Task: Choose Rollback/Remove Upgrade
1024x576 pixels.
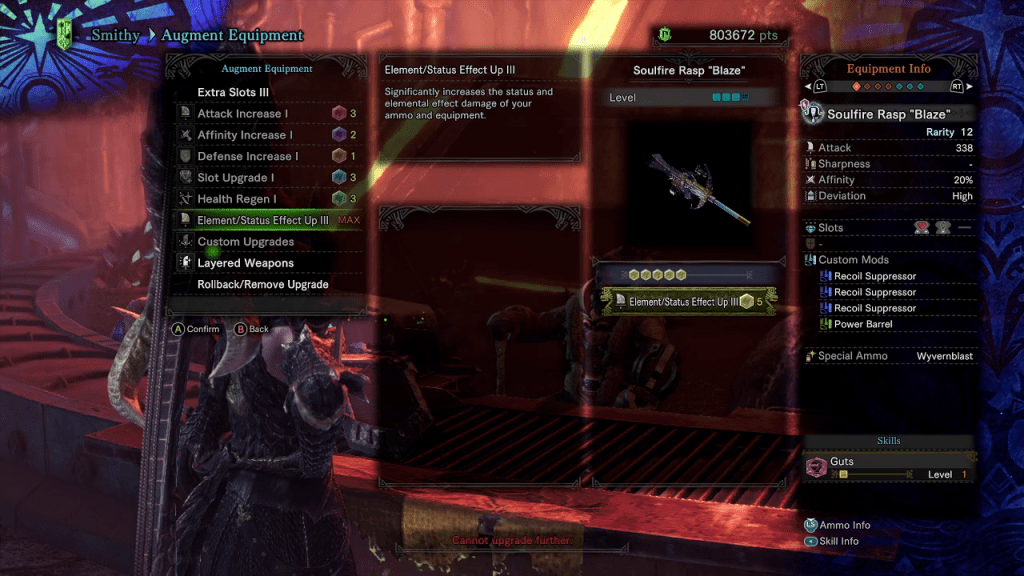Action: (x=262, y=285)
